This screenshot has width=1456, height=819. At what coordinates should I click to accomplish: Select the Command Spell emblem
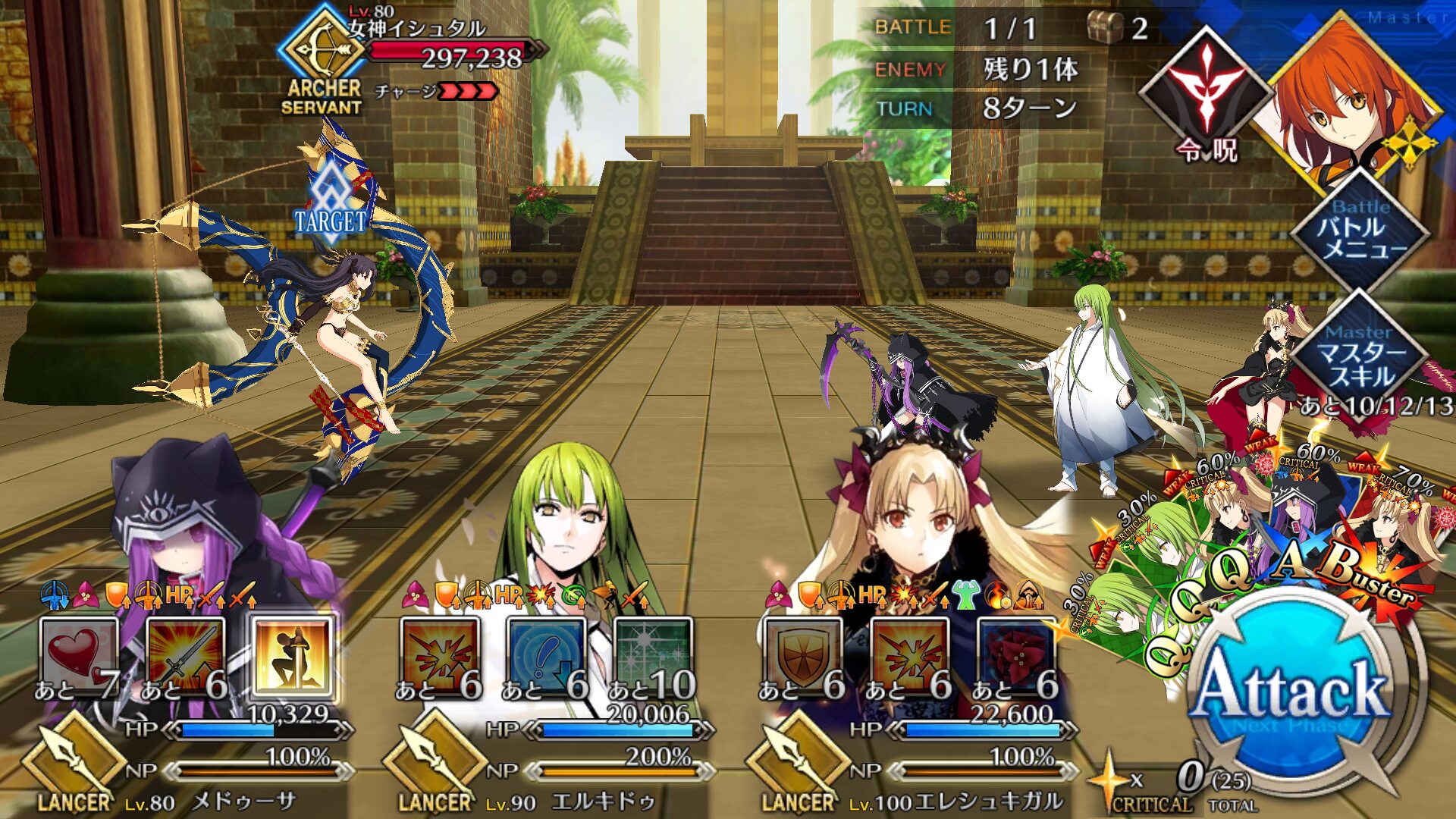click(1206, 95)
